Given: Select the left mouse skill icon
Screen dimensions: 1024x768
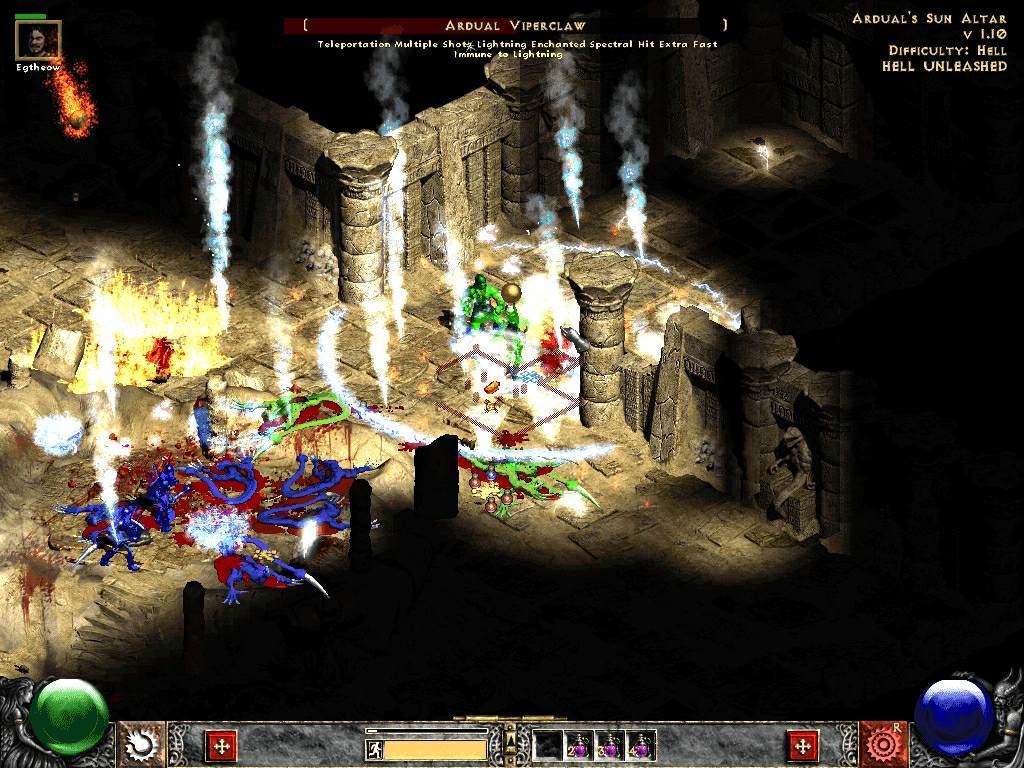Looking at the screenshot, I should [142, 743].
